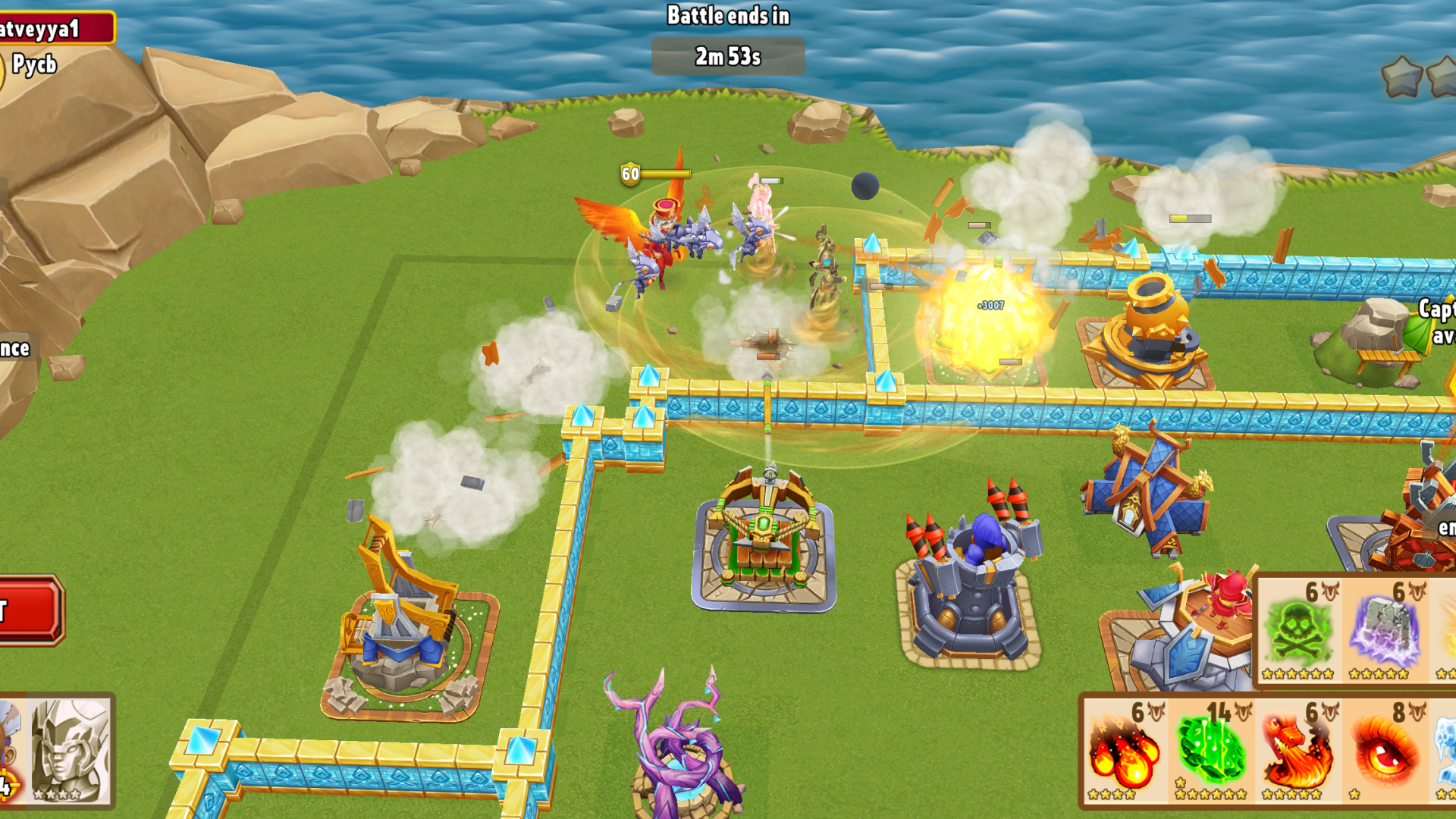The width and height of the screenshot is (1456, 819).
Task: Tap the adjacent colored hero thumbnail bottom-left
Action: pos(11,758)
